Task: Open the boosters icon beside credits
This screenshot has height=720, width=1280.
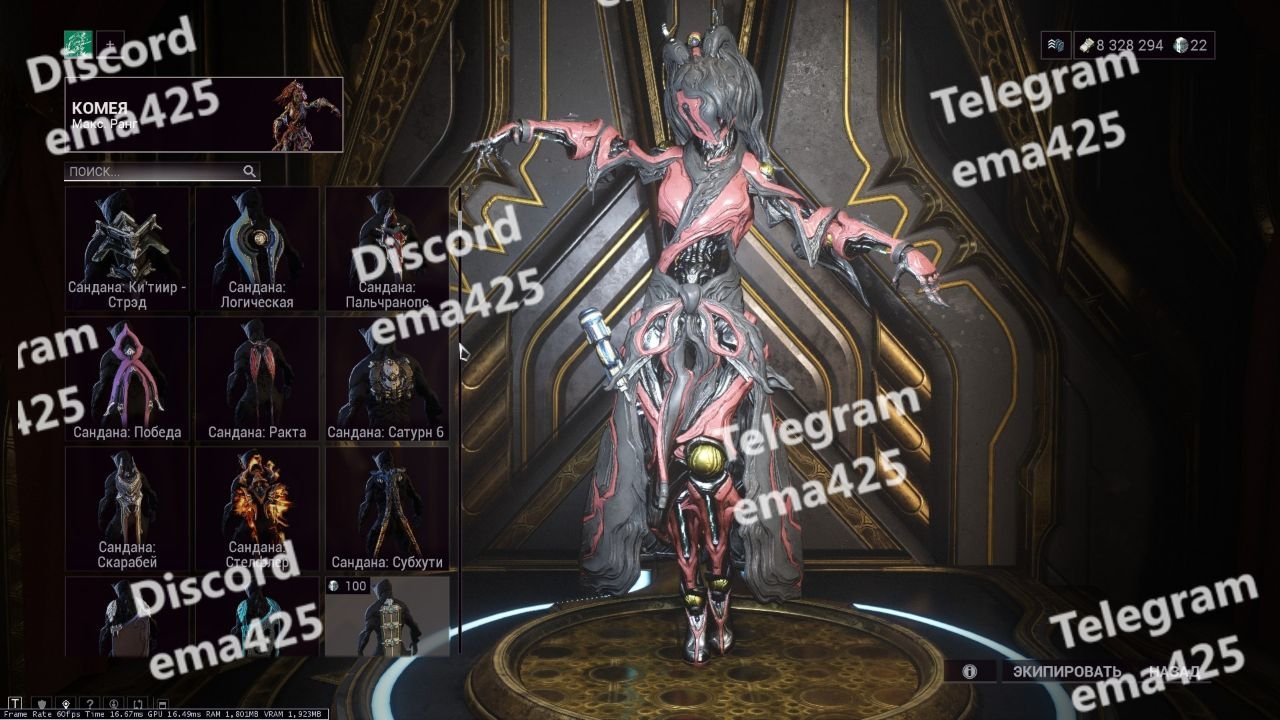Action: pos(1056,45)
